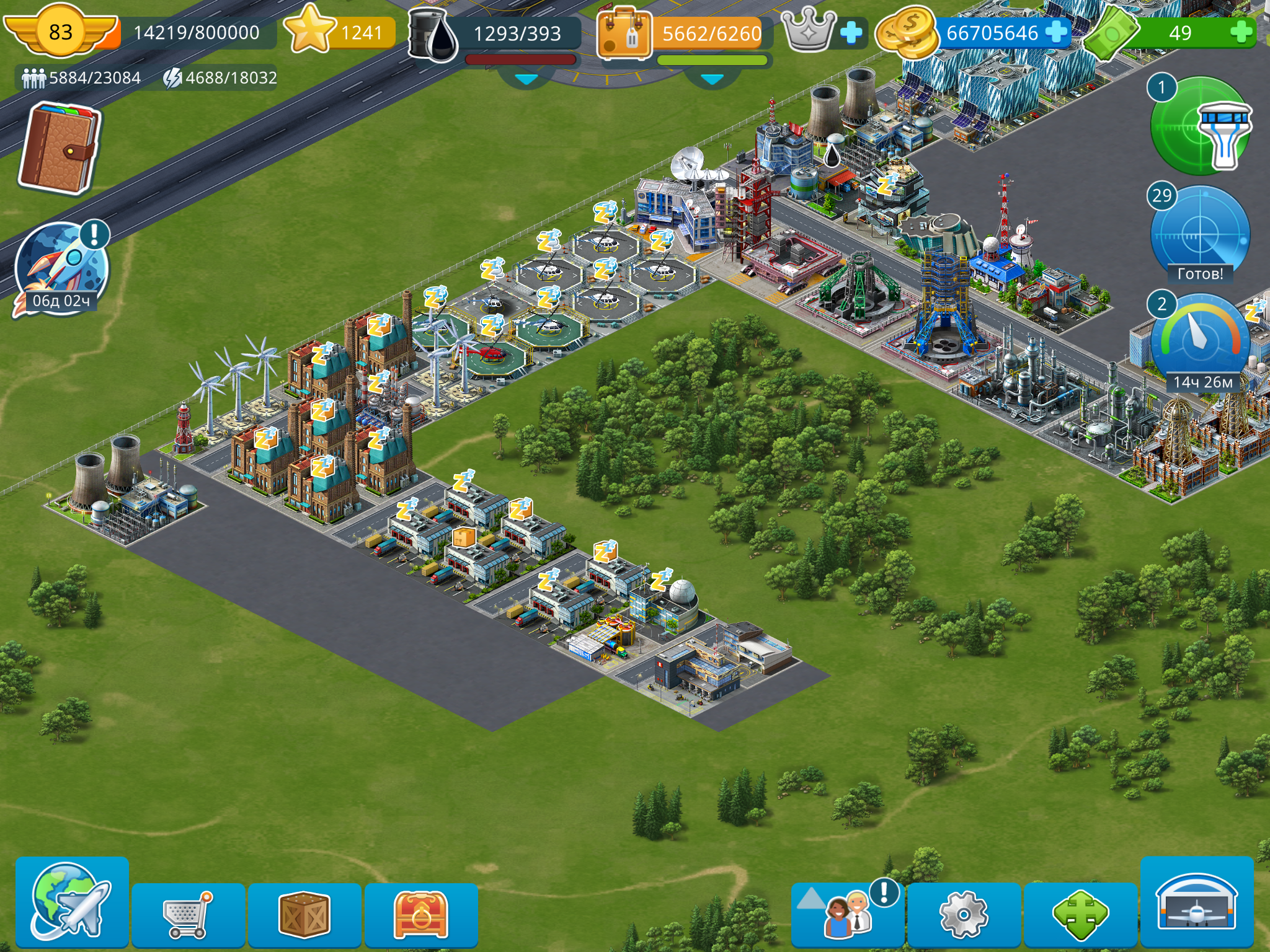The height and width of the screenshot is (952, 1270).
Task: Tap the crown plus button
Action: 851,32
